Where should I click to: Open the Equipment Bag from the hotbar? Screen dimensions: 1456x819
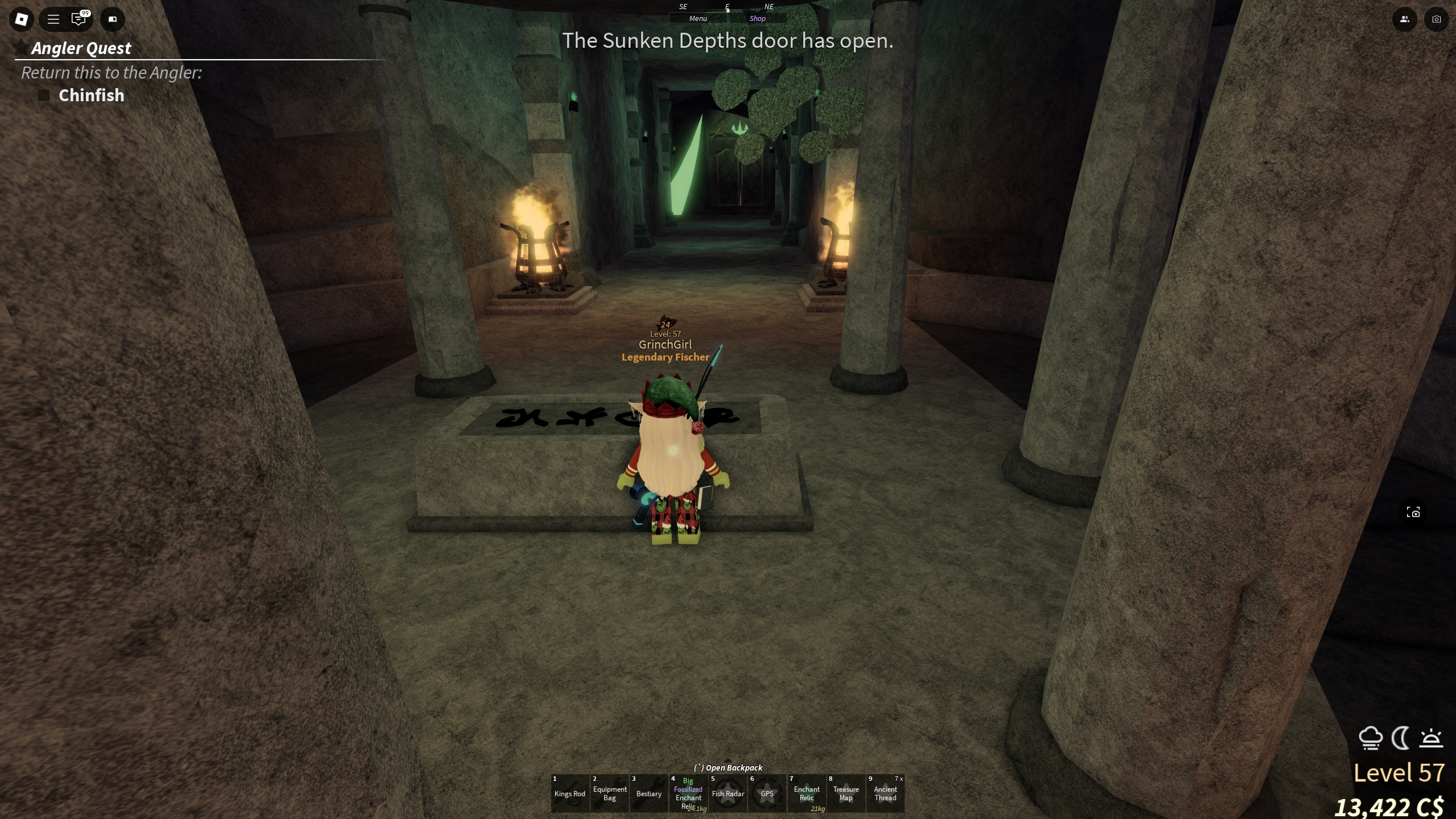coord(610,793)
